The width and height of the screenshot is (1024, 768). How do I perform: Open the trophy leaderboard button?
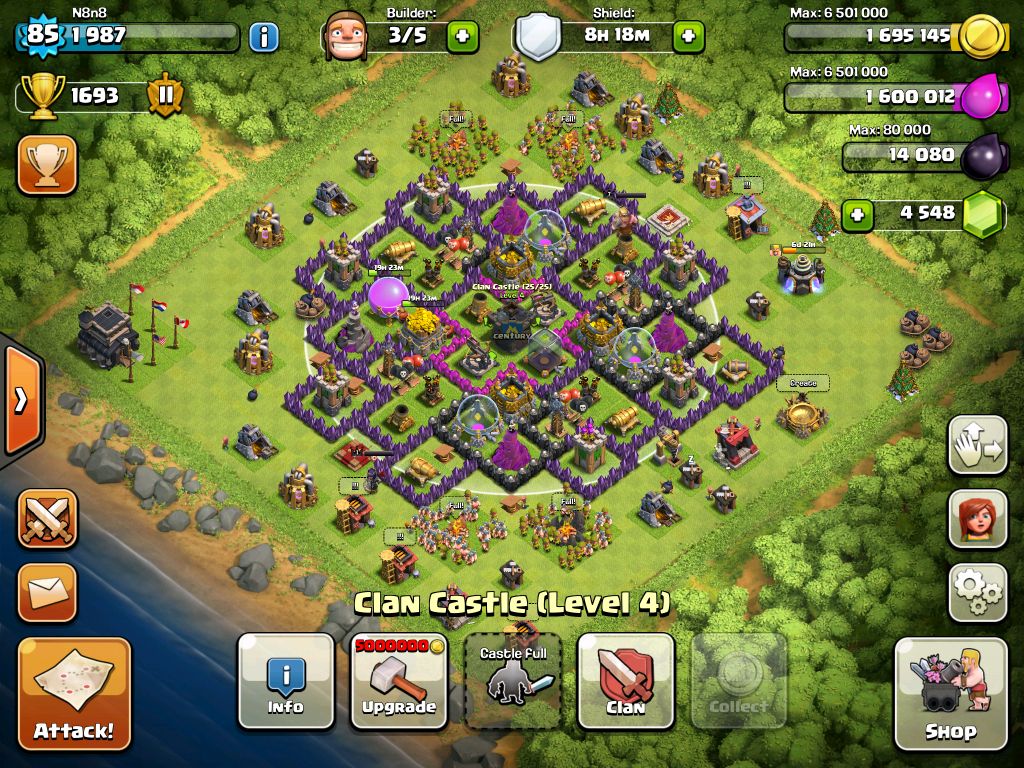click(47, 165)
